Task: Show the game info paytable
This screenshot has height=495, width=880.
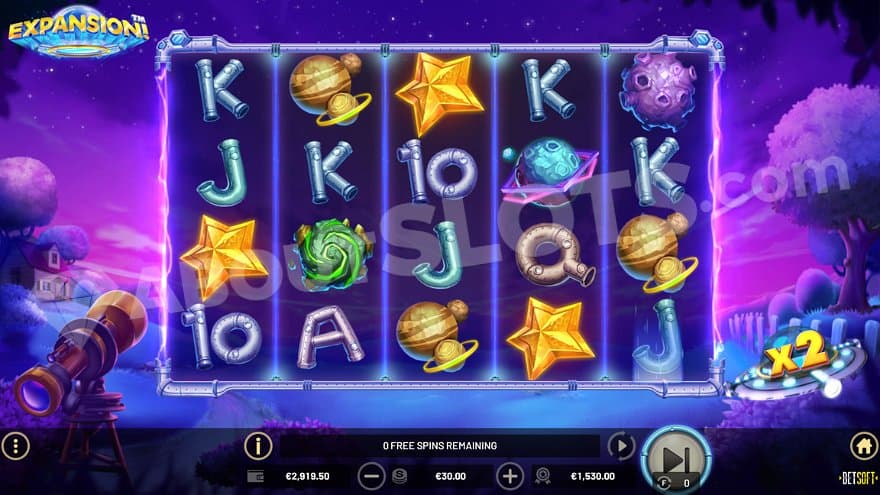Action: (258, 446)
